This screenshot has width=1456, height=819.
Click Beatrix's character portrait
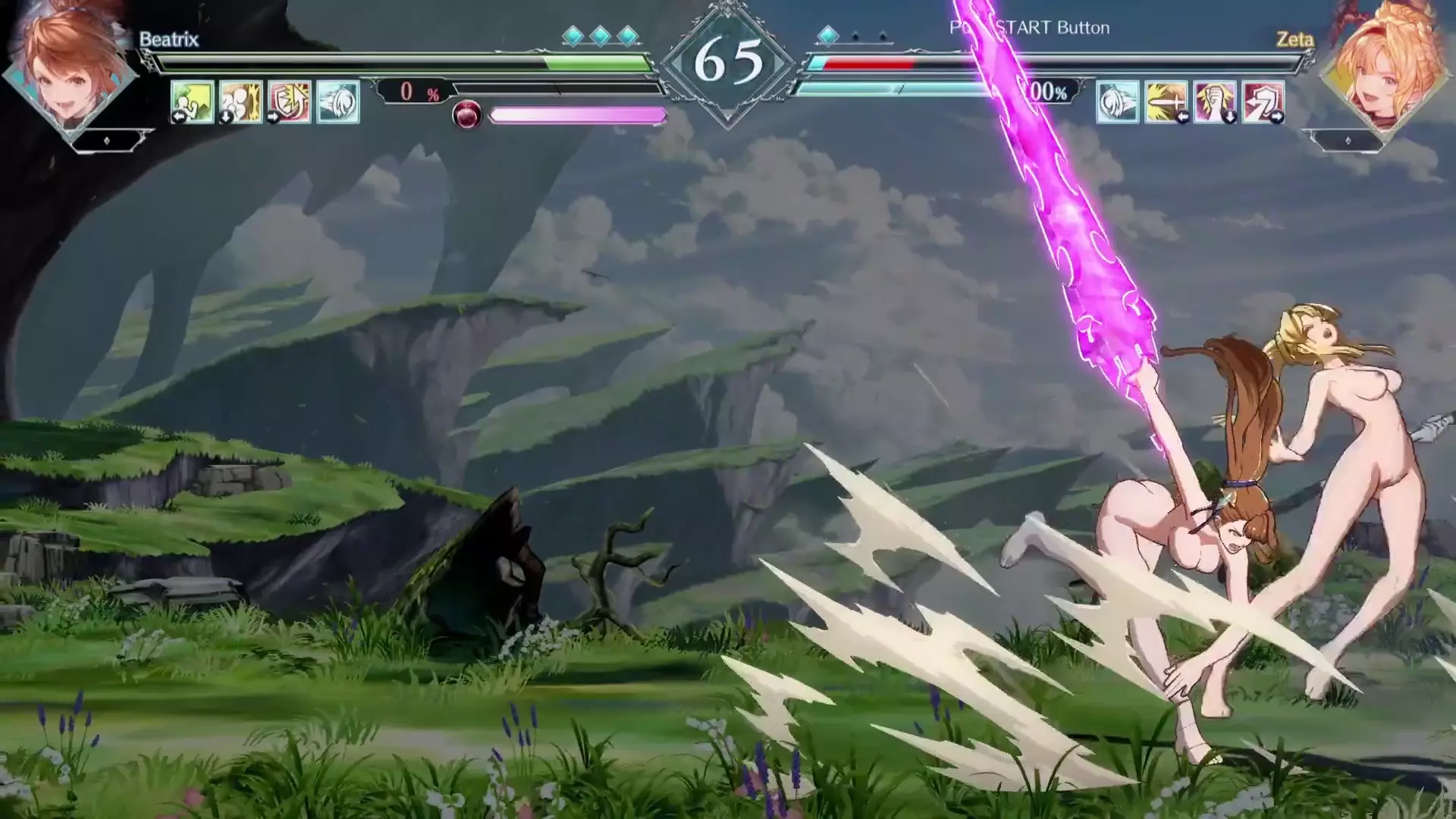72,68
